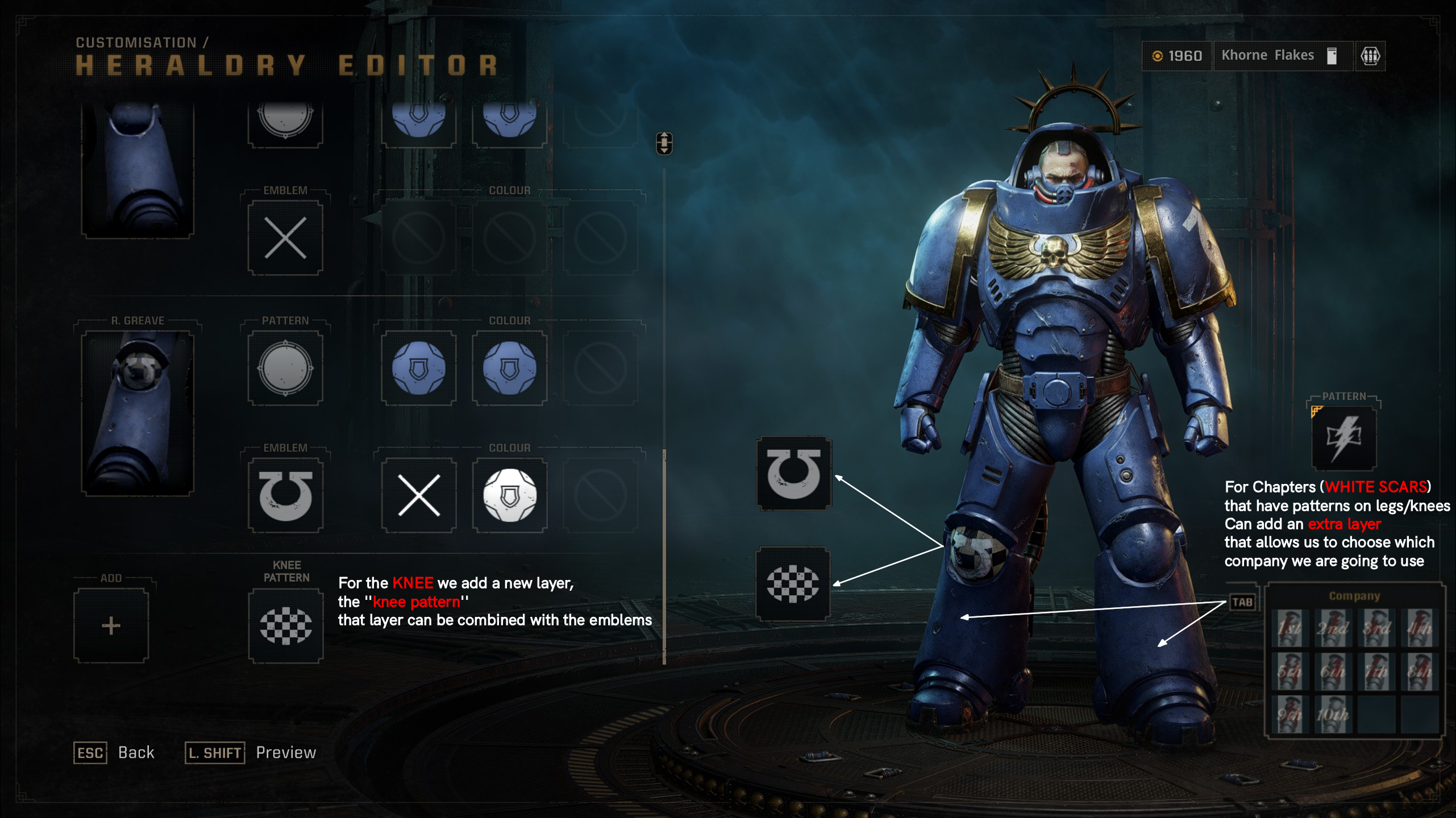The width and height of the screenshot is (1456, 818).
Task: Click the scroll handle icon above the list
Action: [x=664, y=143]
